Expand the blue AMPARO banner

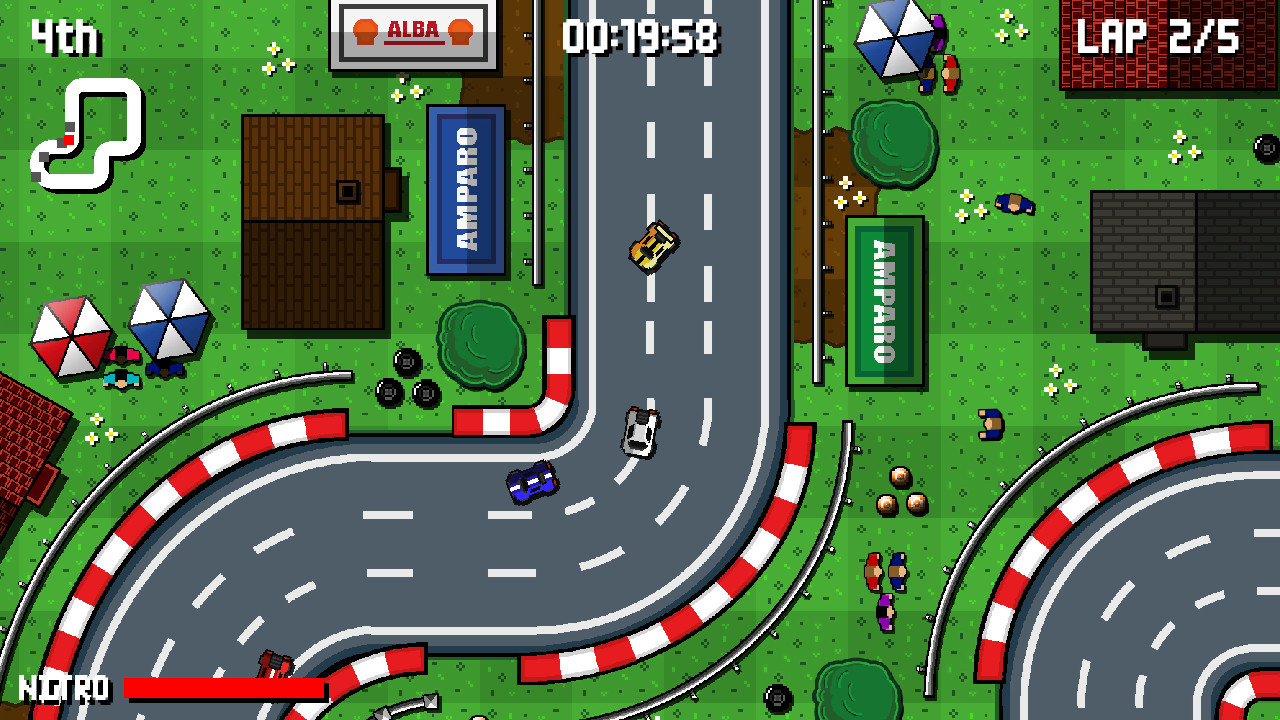(466, 187)
